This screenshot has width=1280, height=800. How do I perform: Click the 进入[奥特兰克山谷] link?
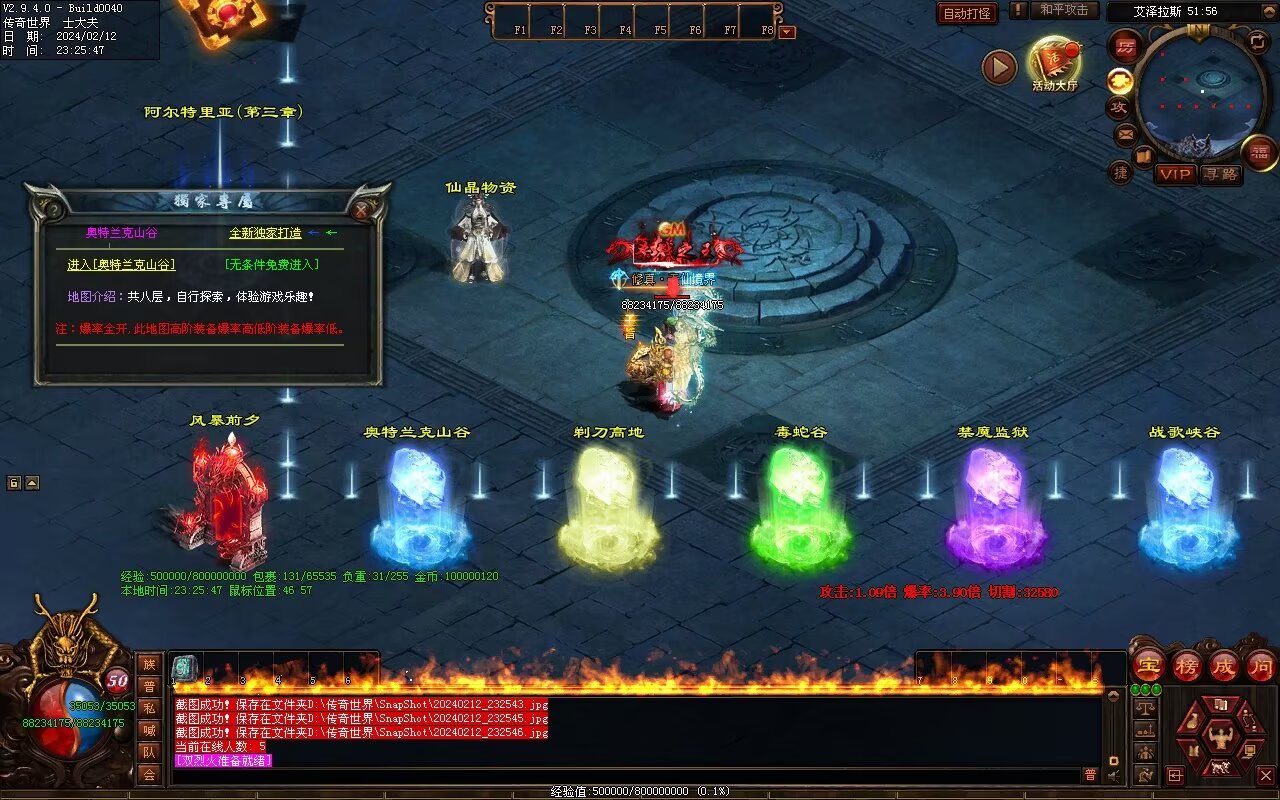click(x=121, y=265)
